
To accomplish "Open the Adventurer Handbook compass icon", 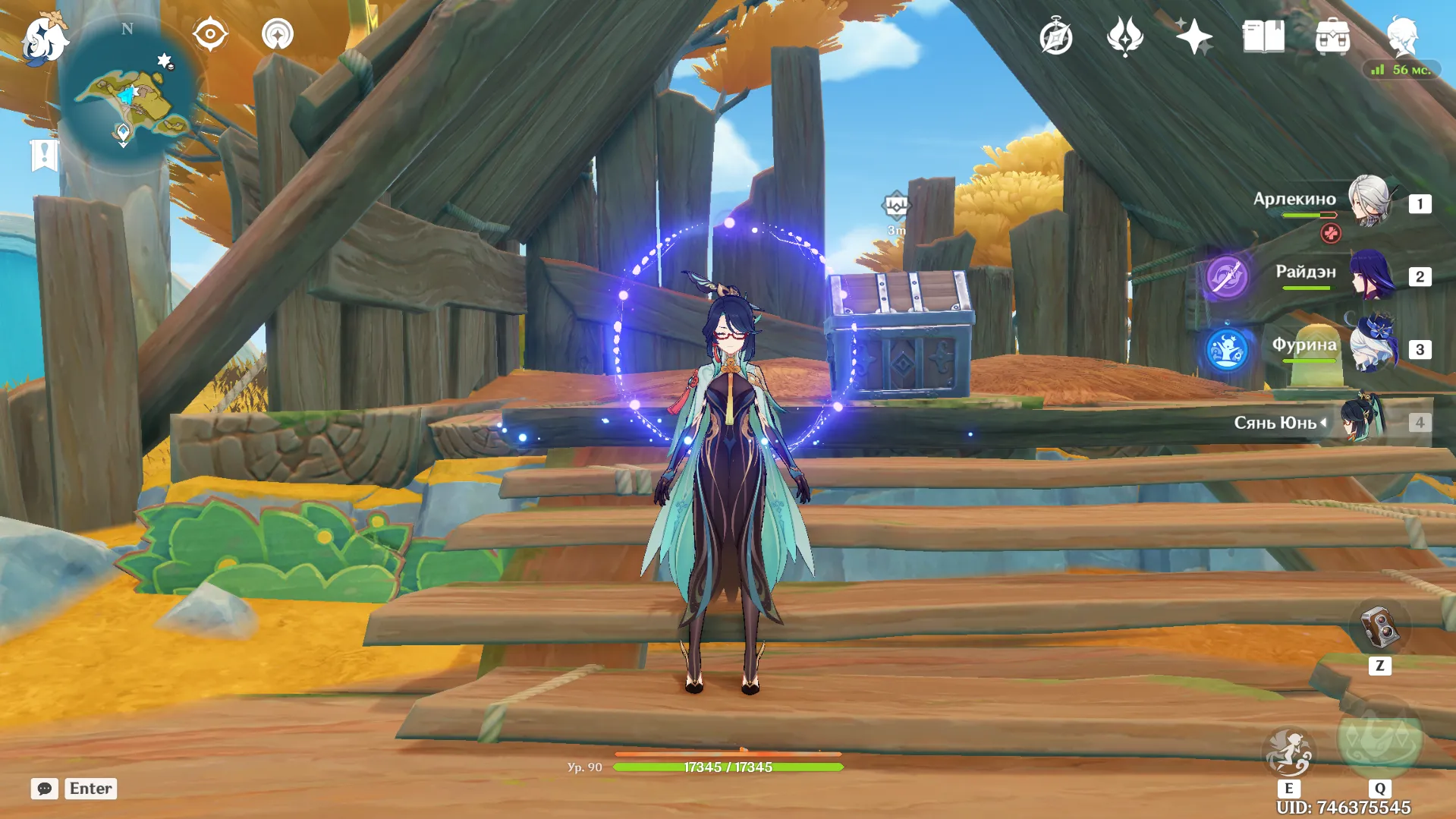I will point(1055,36).
